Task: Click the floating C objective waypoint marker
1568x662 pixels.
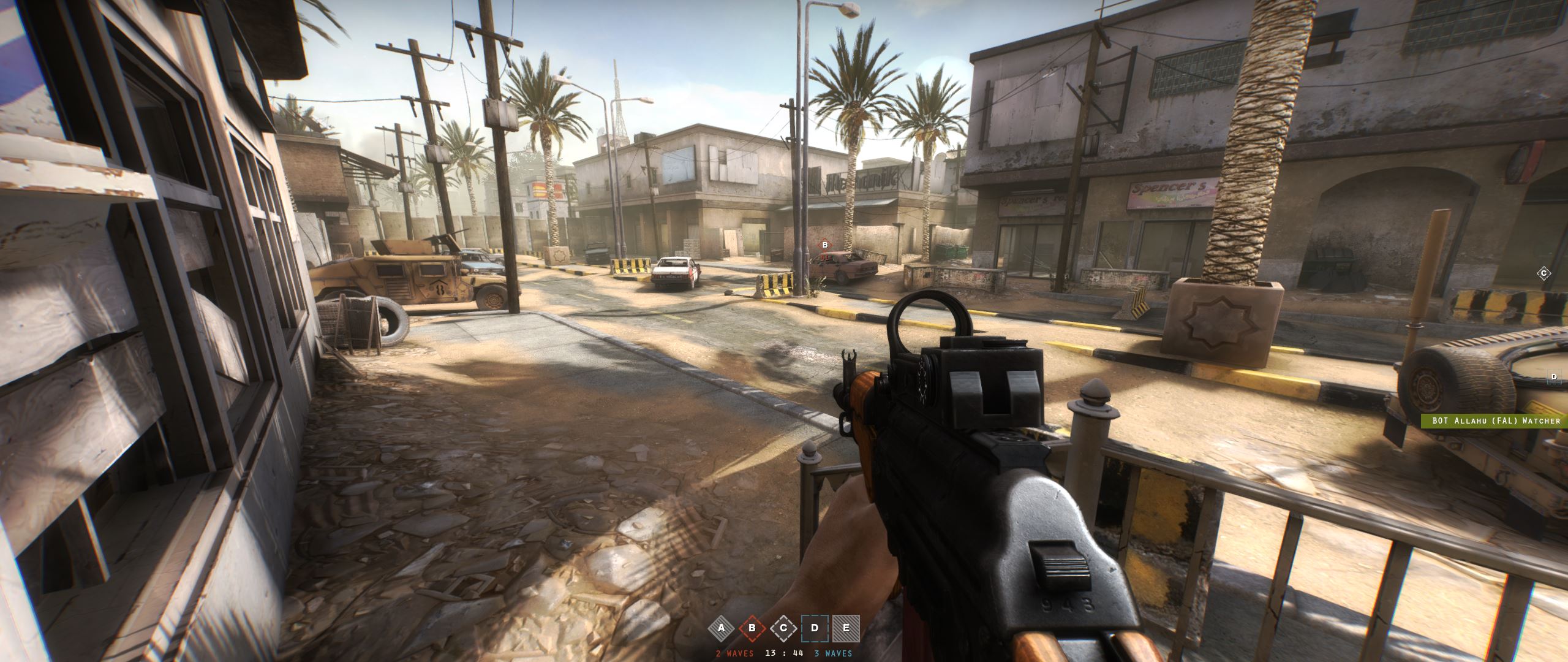Action: [x=1544, y=273]
